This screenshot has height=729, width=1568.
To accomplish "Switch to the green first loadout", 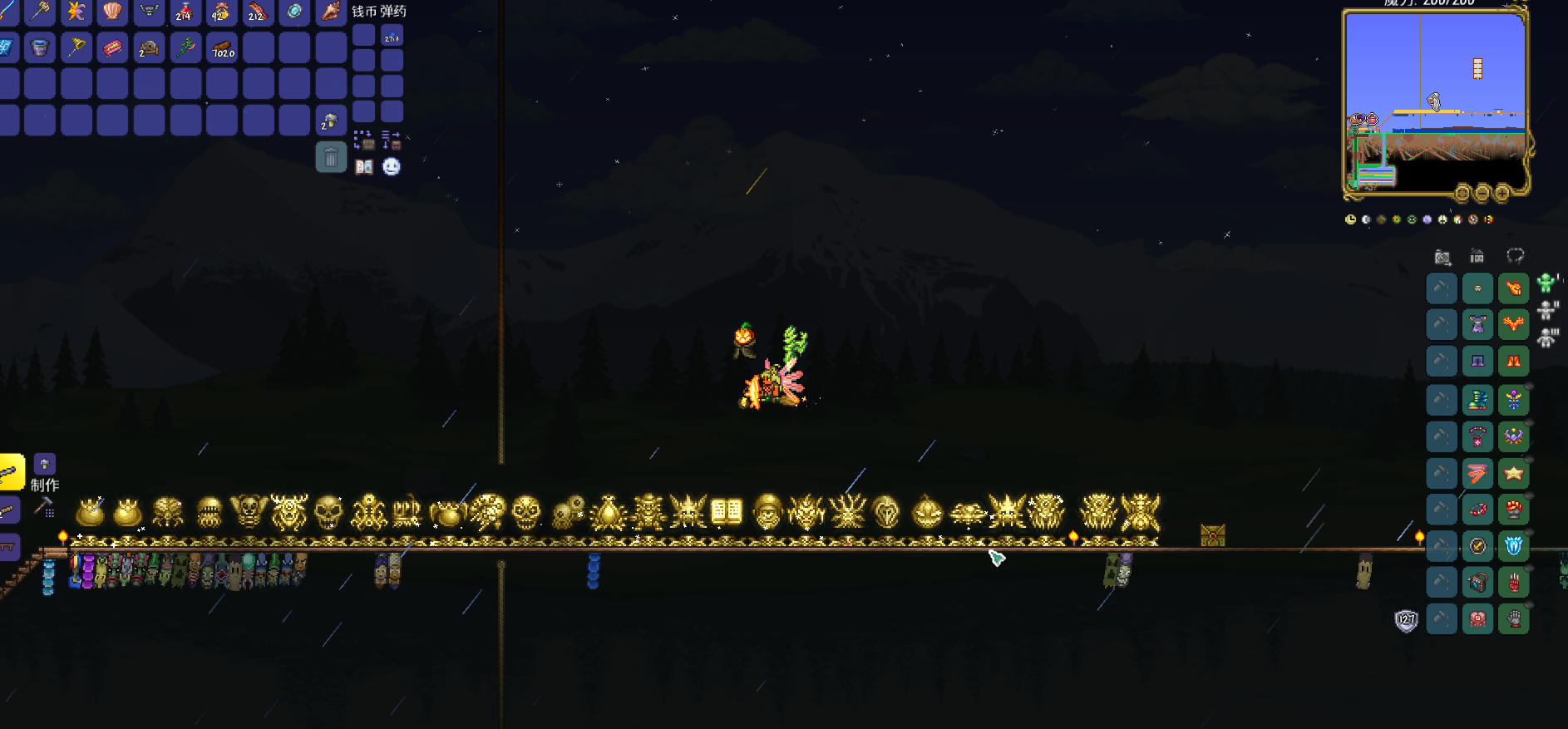I will tap(1546, 283).
